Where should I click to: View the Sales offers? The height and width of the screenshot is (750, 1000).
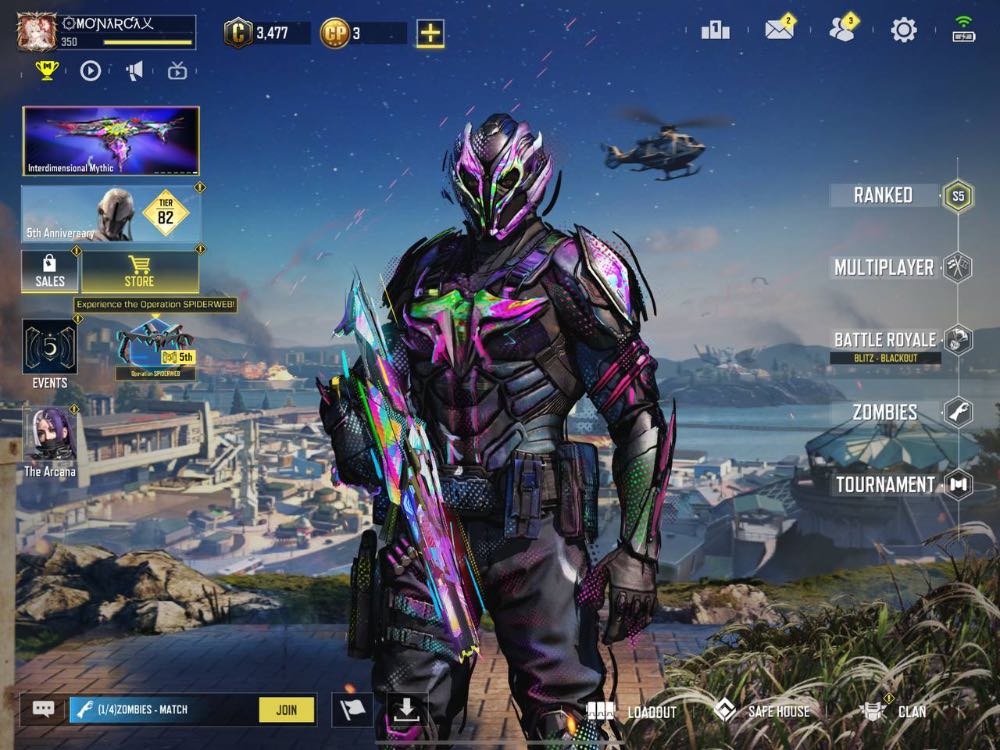[50, 271]
